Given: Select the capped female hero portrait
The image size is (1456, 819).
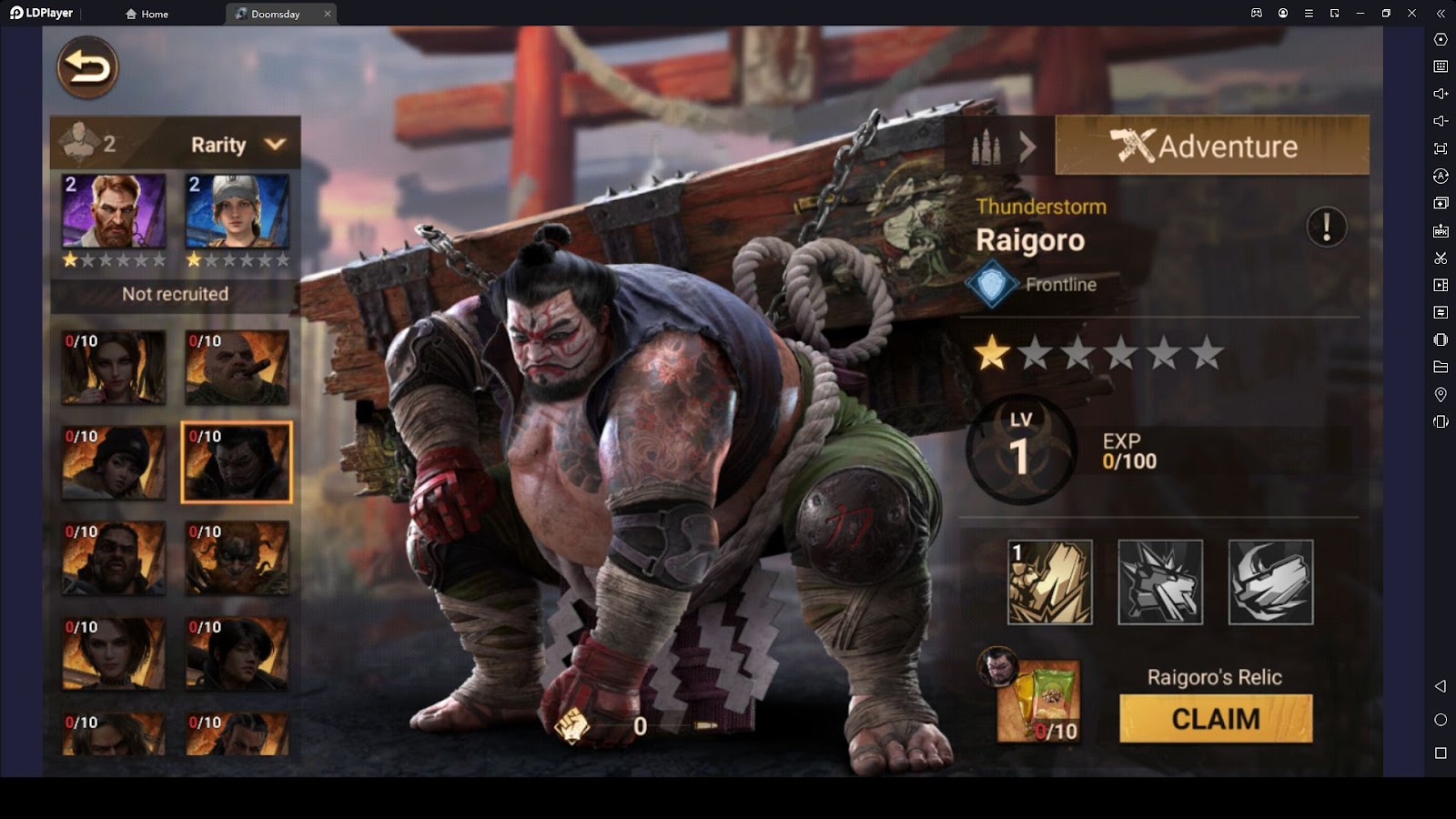Looking at the screenshot, I should [x=238, y=212].
